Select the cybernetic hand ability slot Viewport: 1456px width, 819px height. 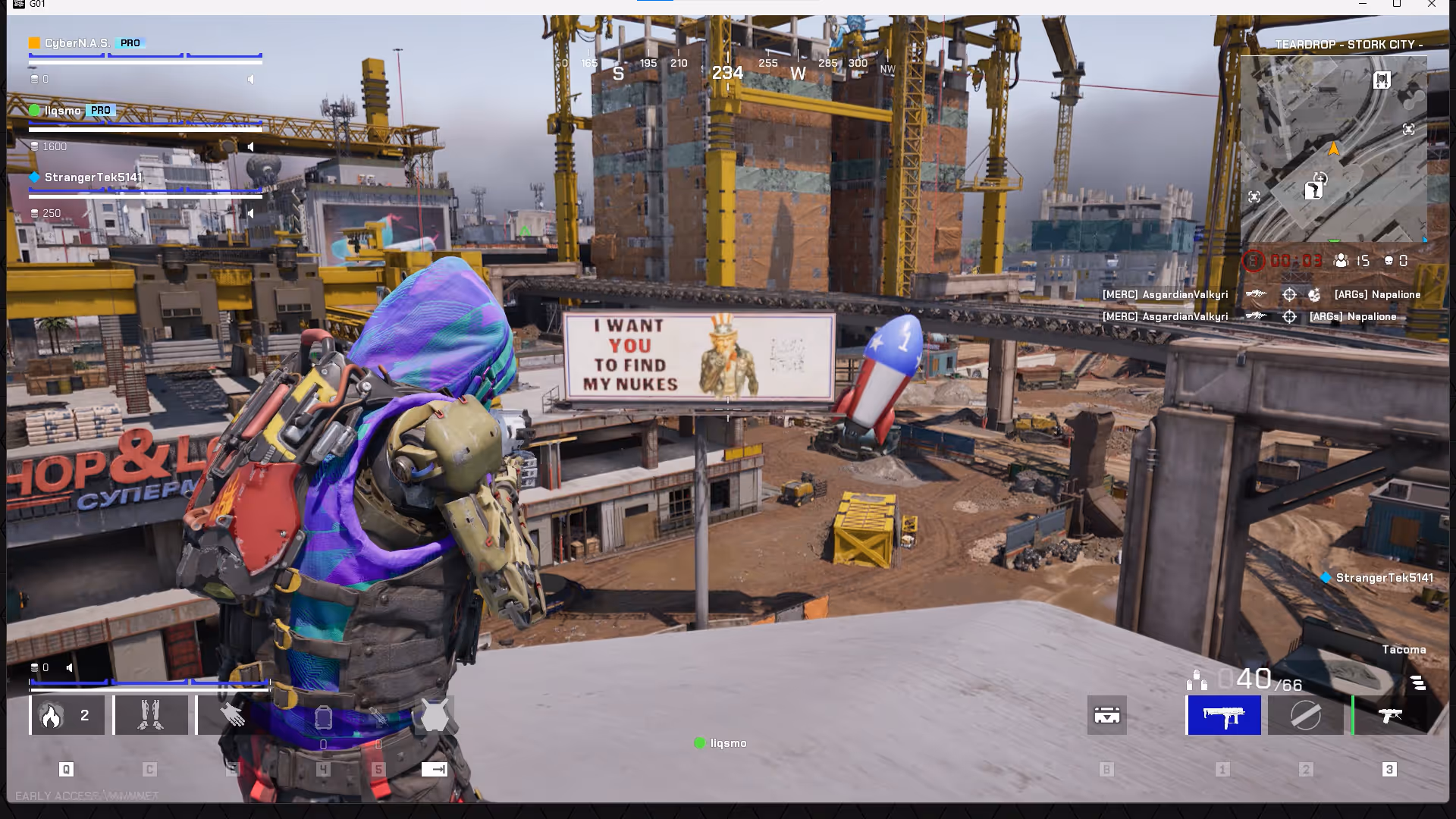[x=234, y=715]
